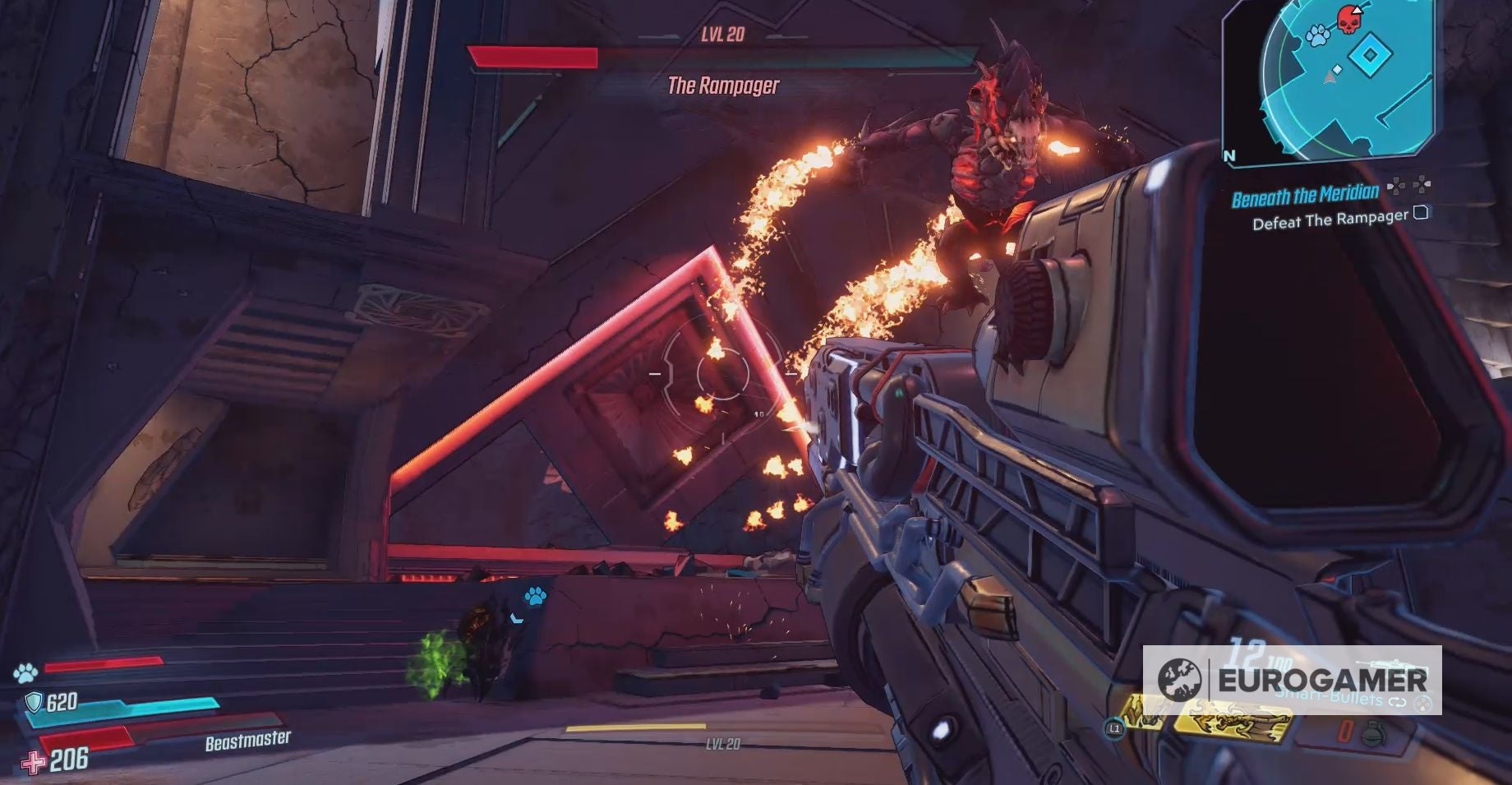Toggle the L1 action skill indicator
Screen dimensions: 1512x785
(1115, 727)
